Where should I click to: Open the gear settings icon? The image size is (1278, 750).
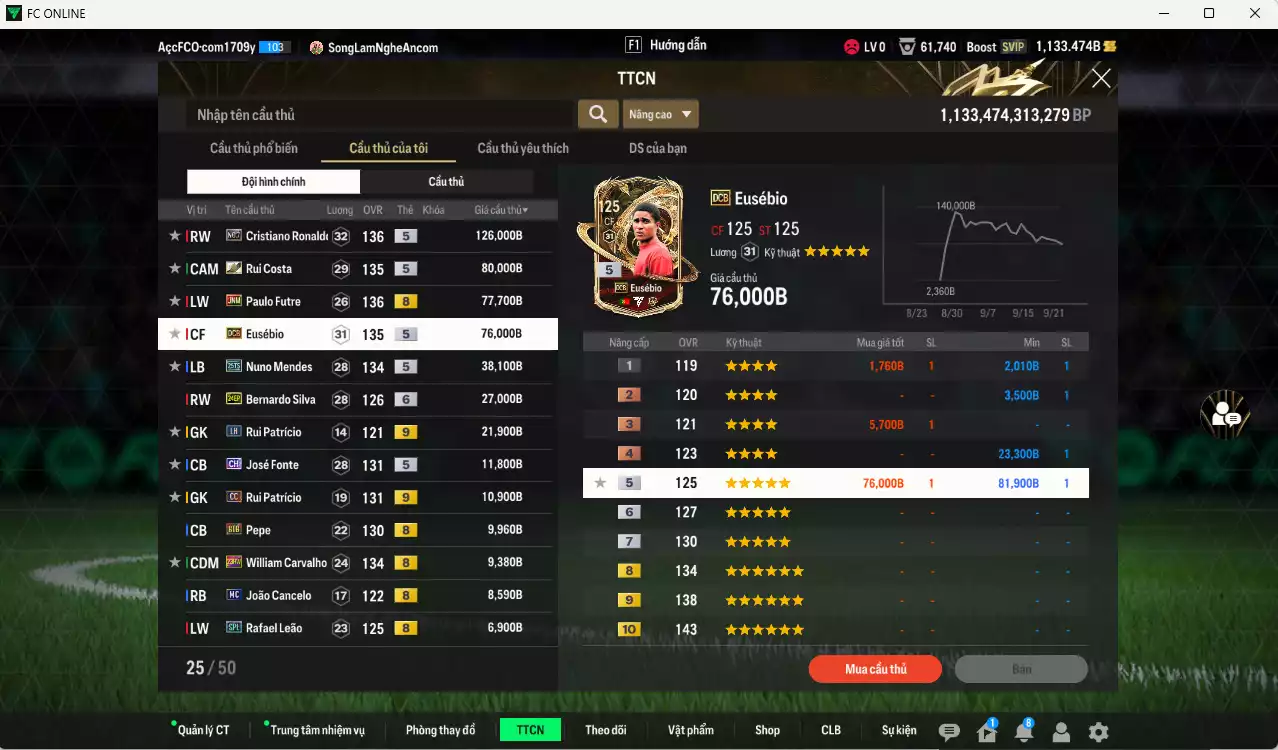pyautogui.click(x=1098, y=732)
